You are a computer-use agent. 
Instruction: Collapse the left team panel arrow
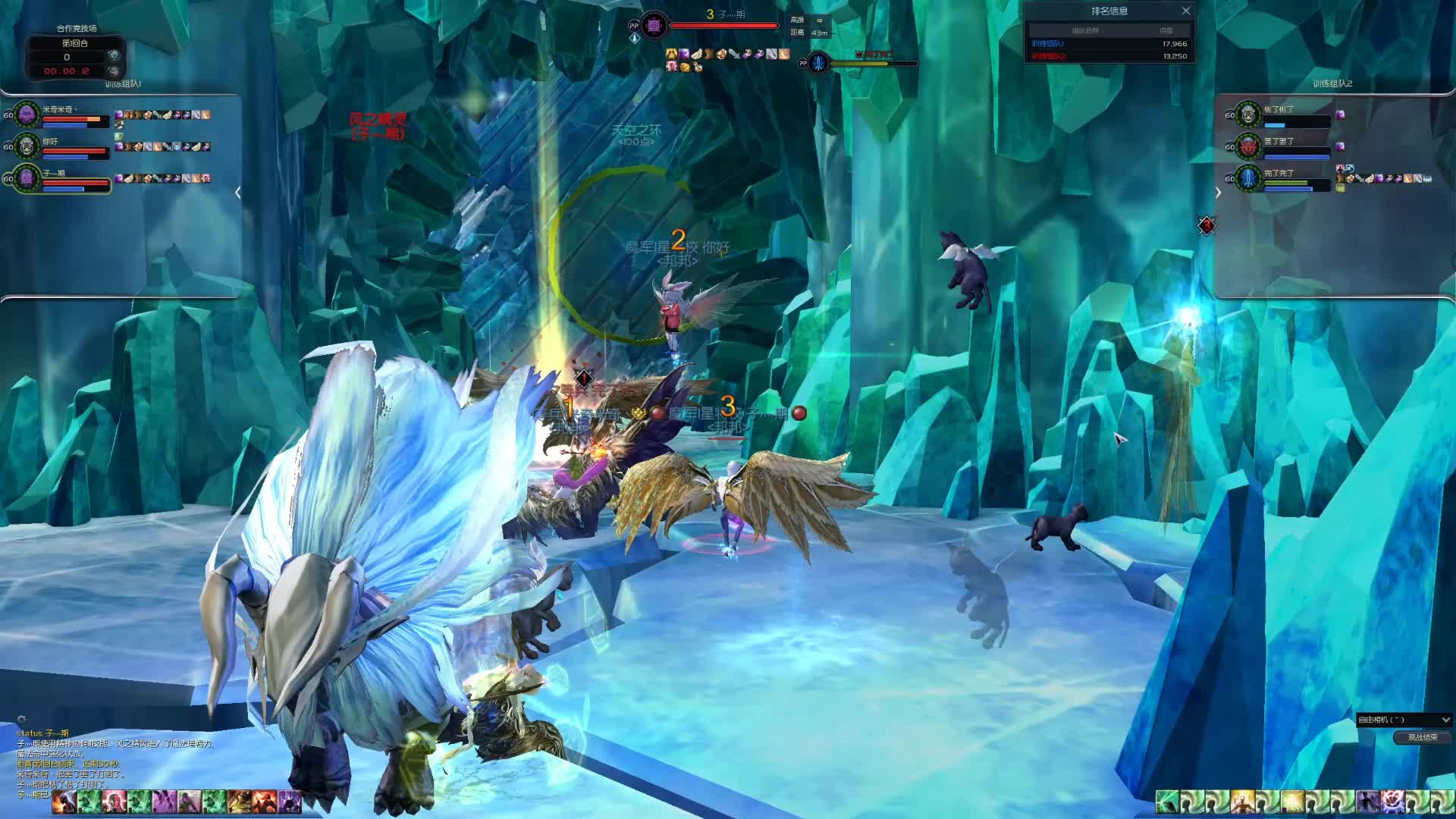point(238,193)
